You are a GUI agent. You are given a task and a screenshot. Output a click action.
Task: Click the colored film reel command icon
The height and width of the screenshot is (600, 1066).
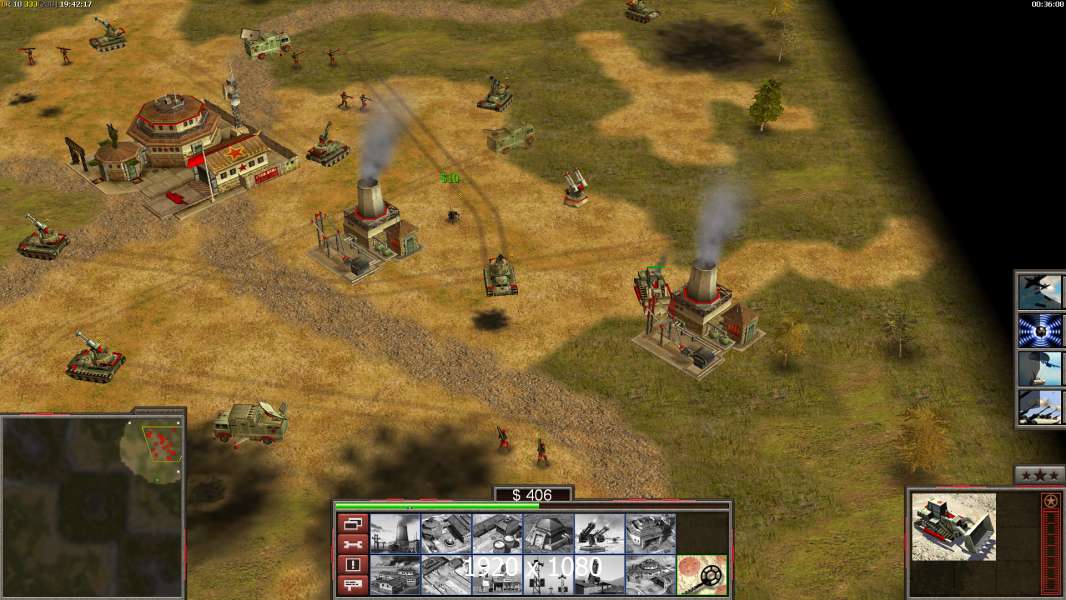pyautogui.click(x=702, y=575)
